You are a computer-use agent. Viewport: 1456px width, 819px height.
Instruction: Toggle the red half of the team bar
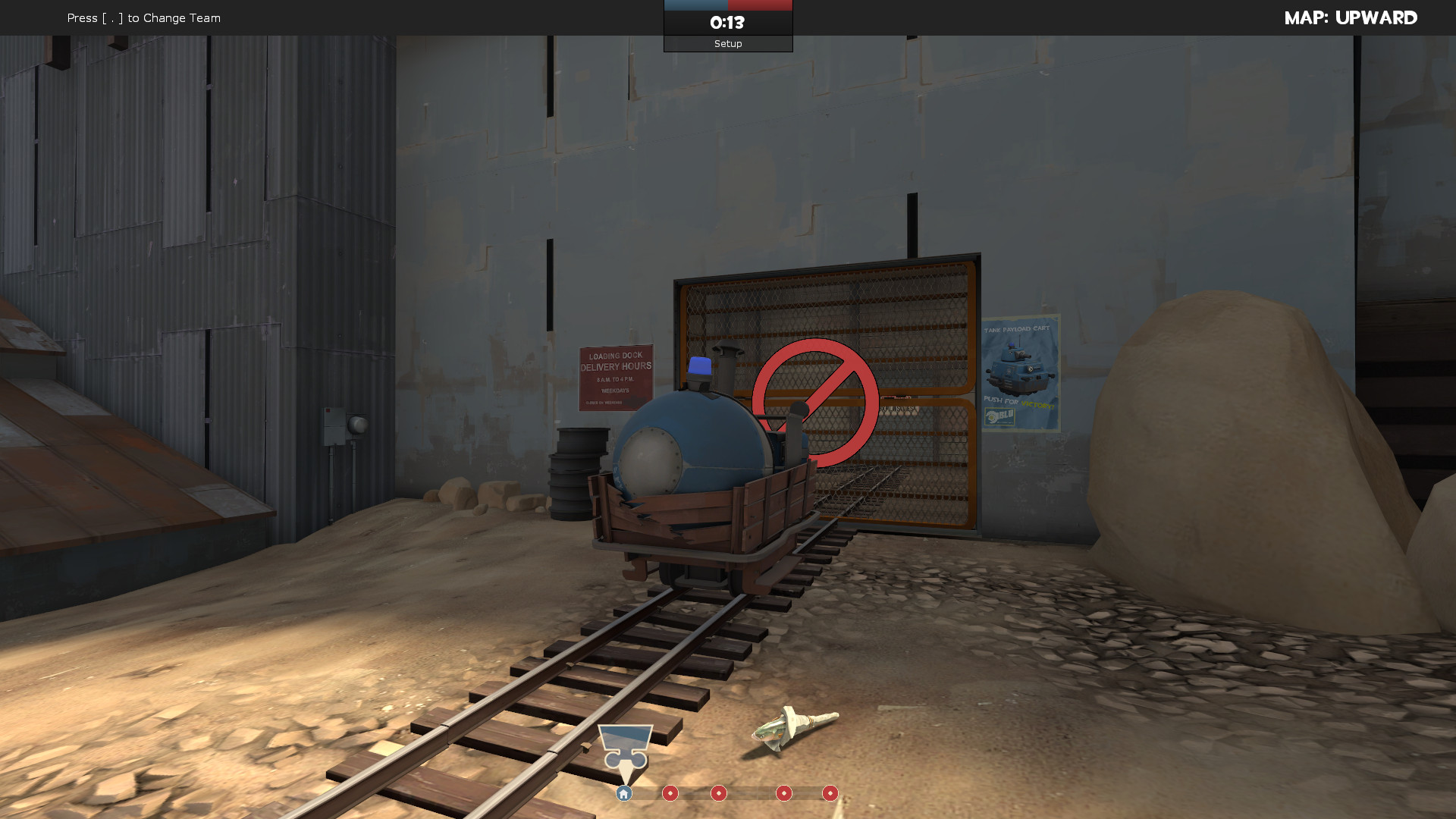(x=758, y=4)
